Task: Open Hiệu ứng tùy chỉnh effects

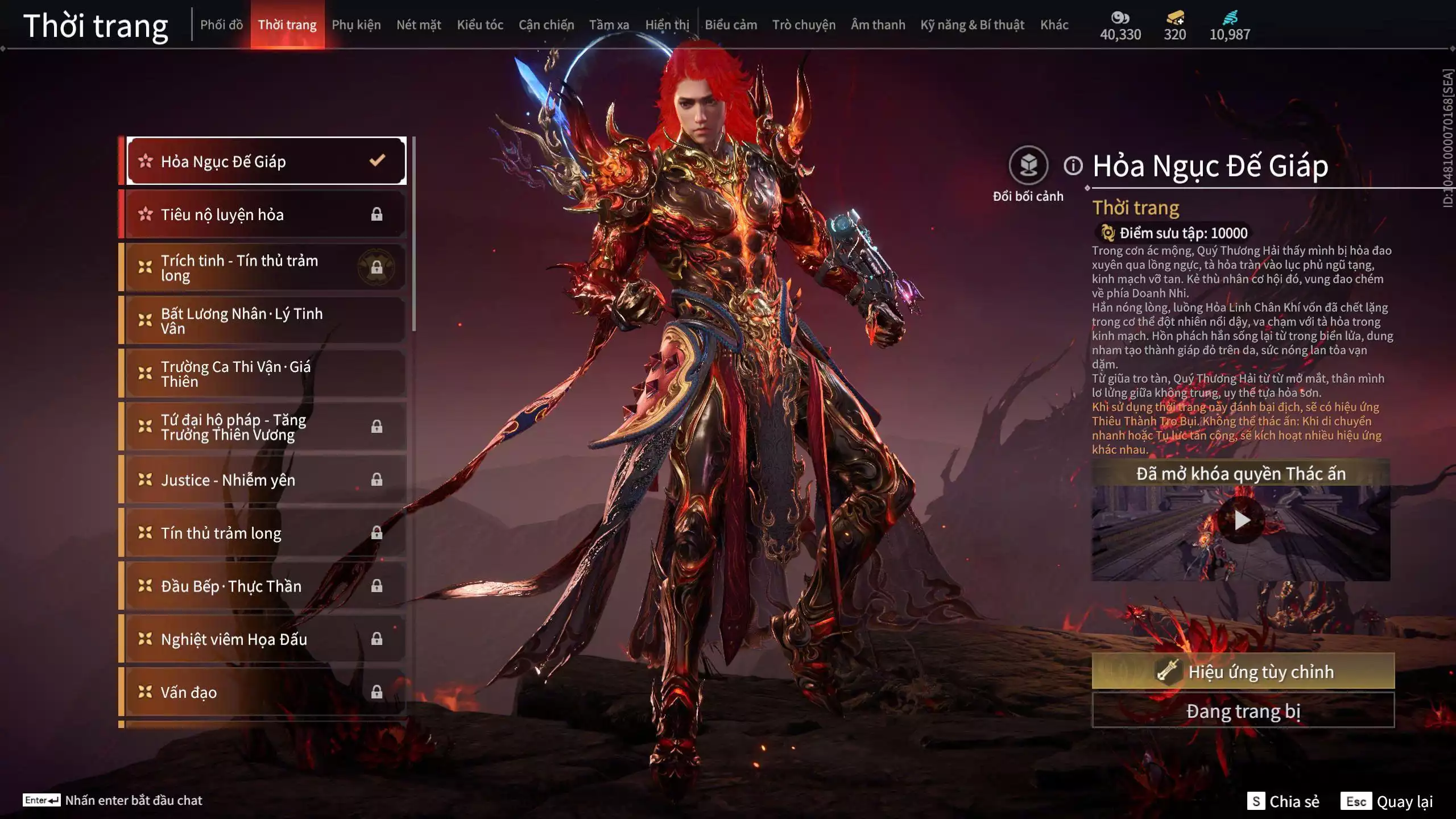Action: 1243,672
